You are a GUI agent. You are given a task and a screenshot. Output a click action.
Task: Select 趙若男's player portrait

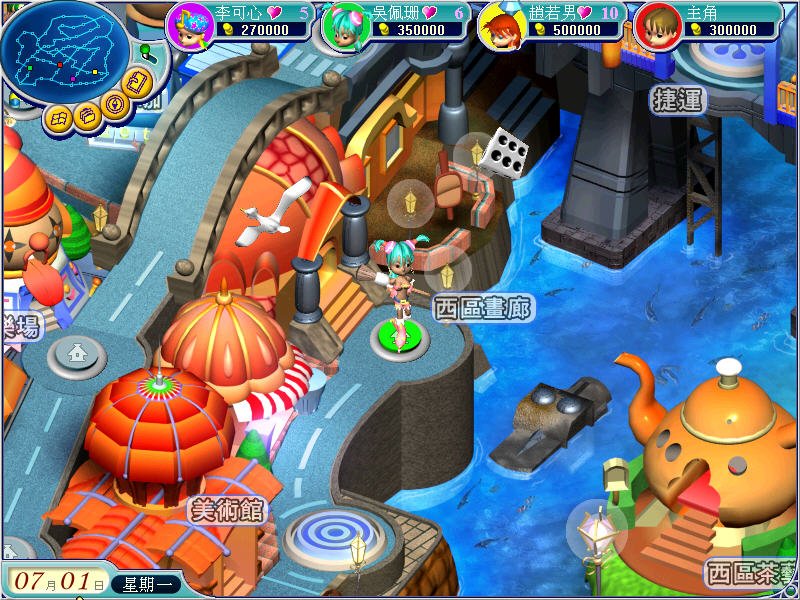pos(502,25)
